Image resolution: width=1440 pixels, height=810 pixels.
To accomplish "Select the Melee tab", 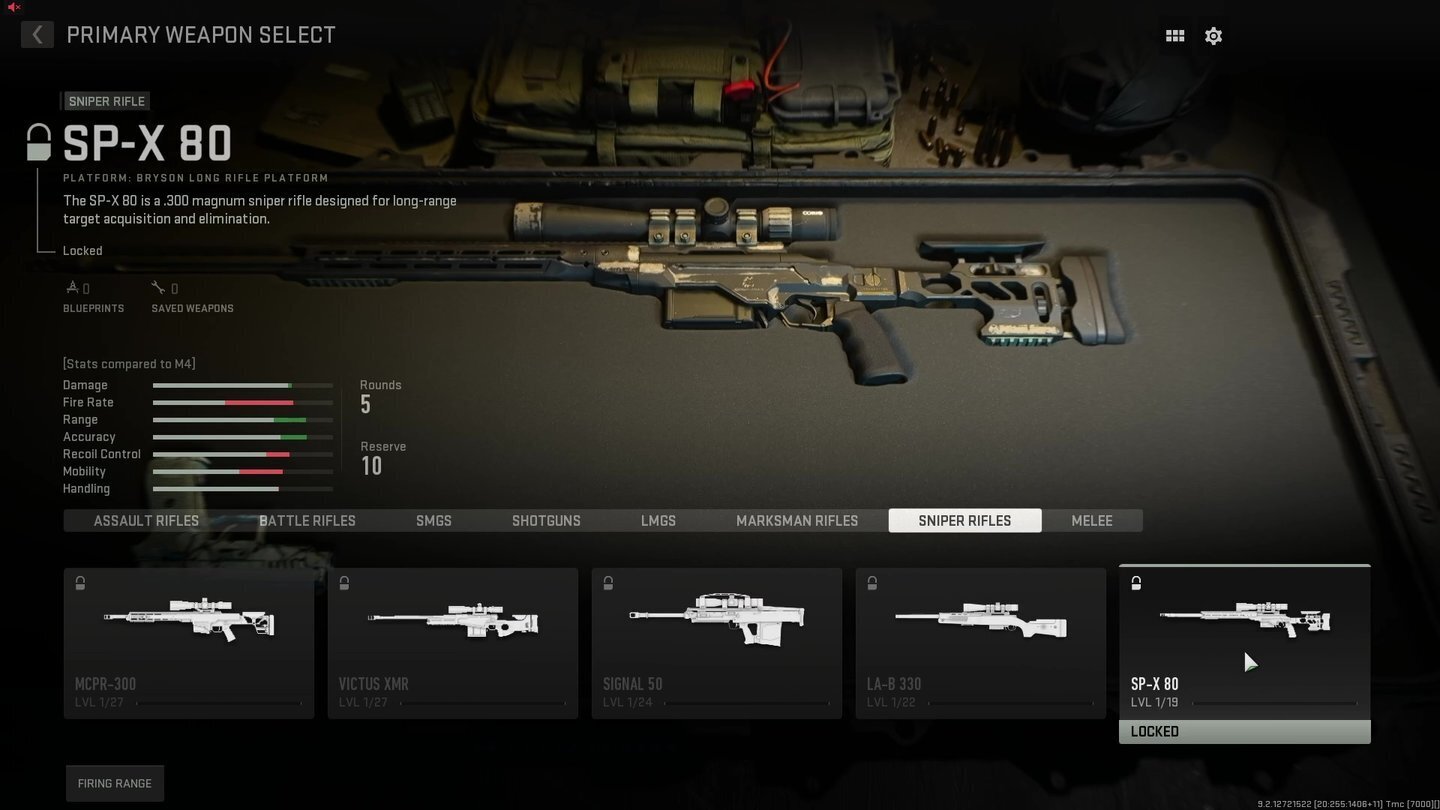I will coord(1091,520).
